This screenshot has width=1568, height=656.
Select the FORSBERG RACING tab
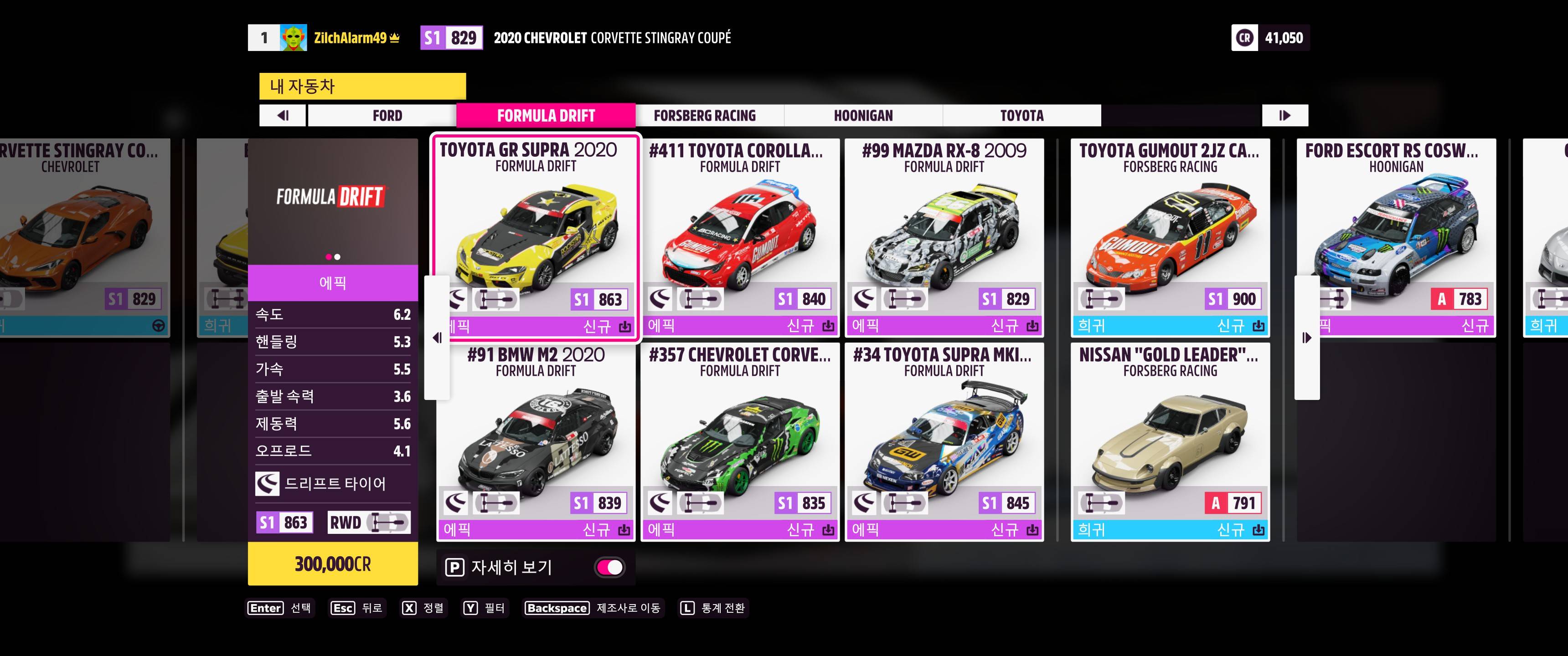click(704, 116)
